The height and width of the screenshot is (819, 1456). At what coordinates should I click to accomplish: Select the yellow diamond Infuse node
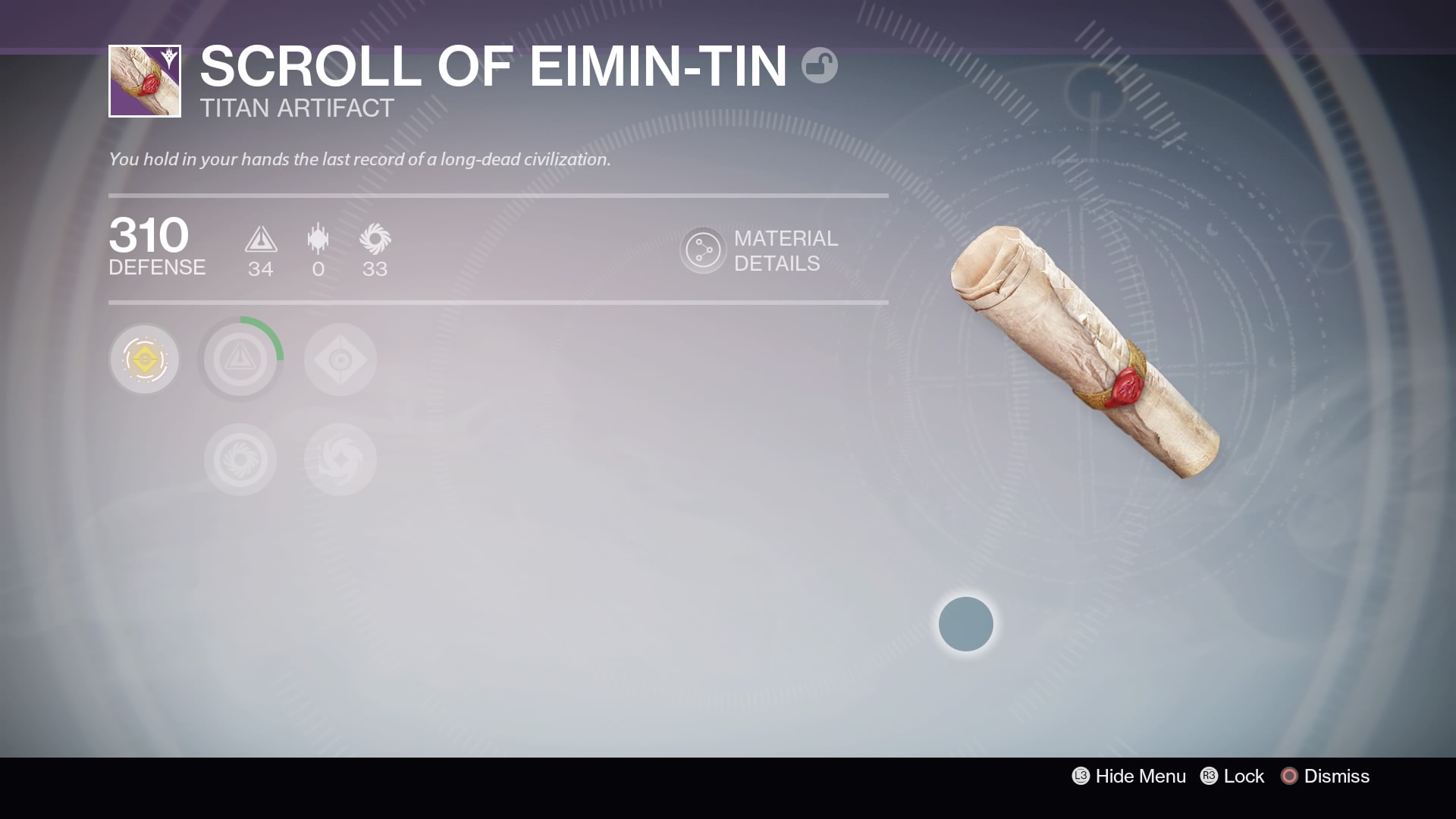coord(144,359)
